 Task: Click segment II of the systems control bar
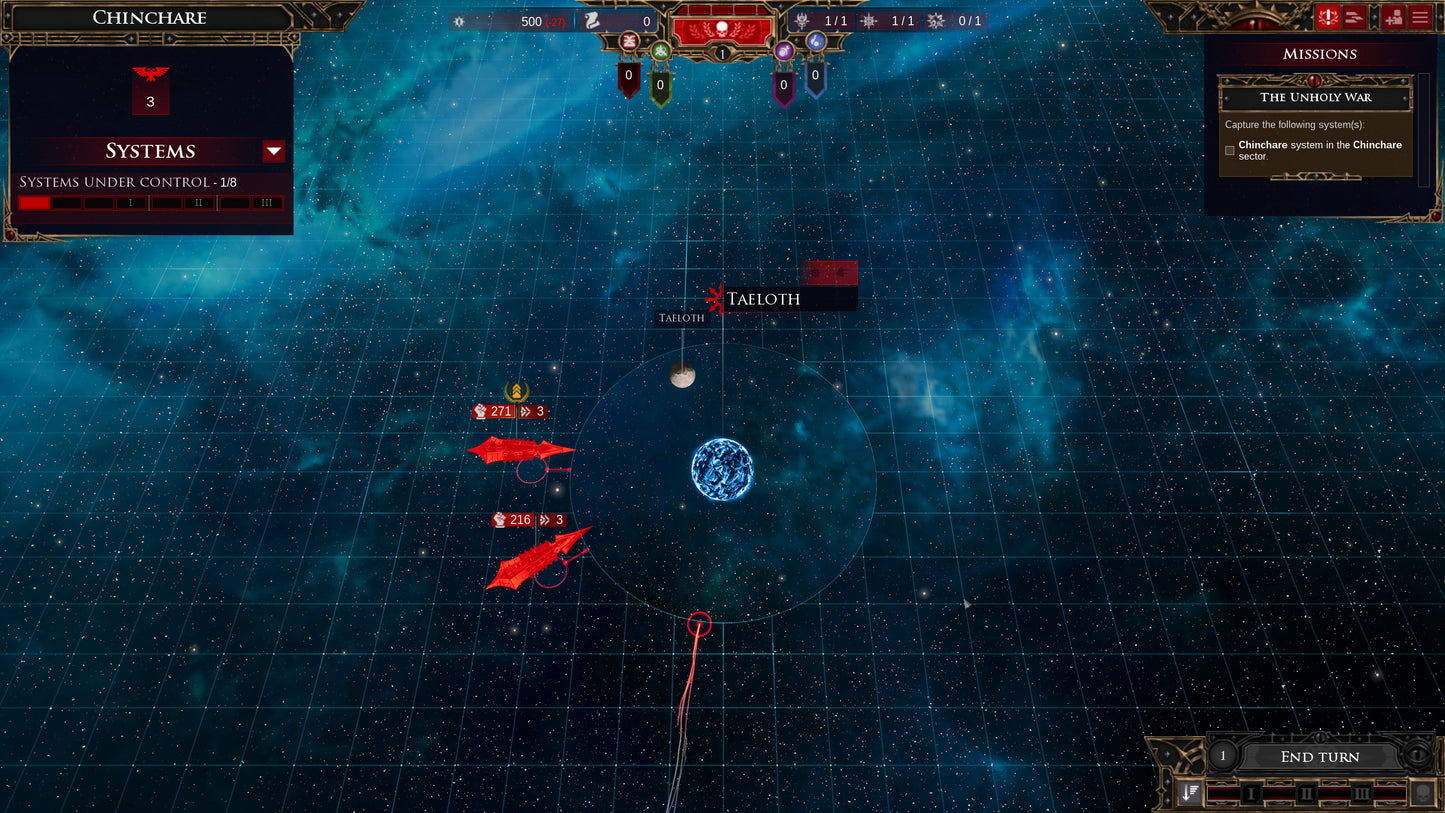click(198, 202)
